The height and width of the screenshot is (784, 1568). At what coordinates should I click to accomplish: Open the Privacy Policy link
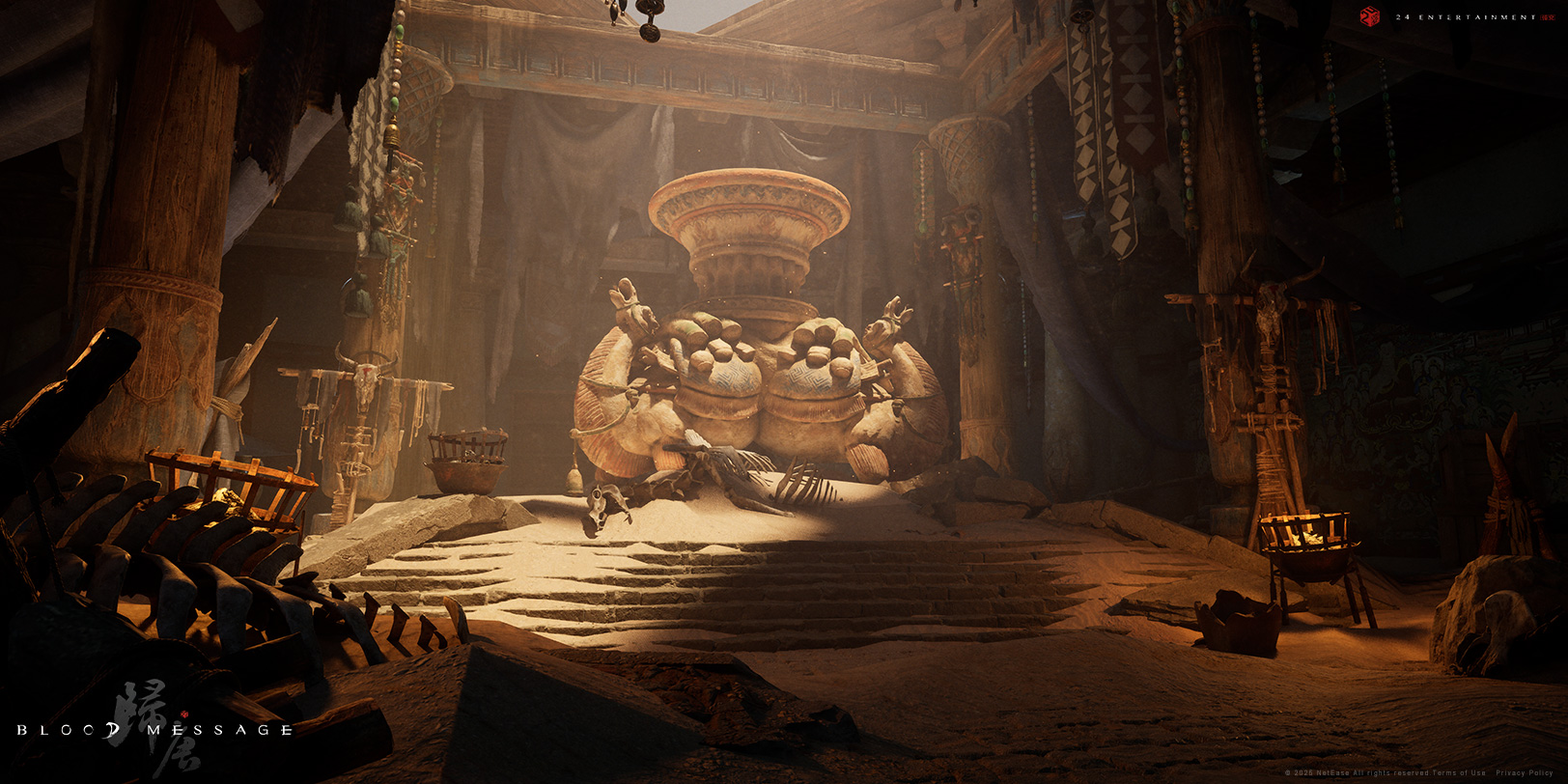click(x=1525, y=773)
